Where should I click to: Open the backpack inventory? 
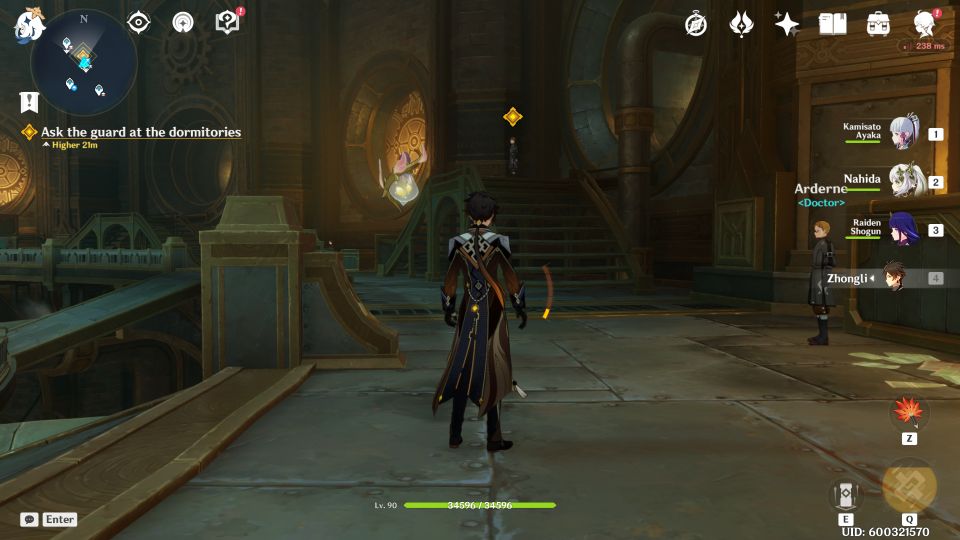pyautogui.click(x=878, y=24)
